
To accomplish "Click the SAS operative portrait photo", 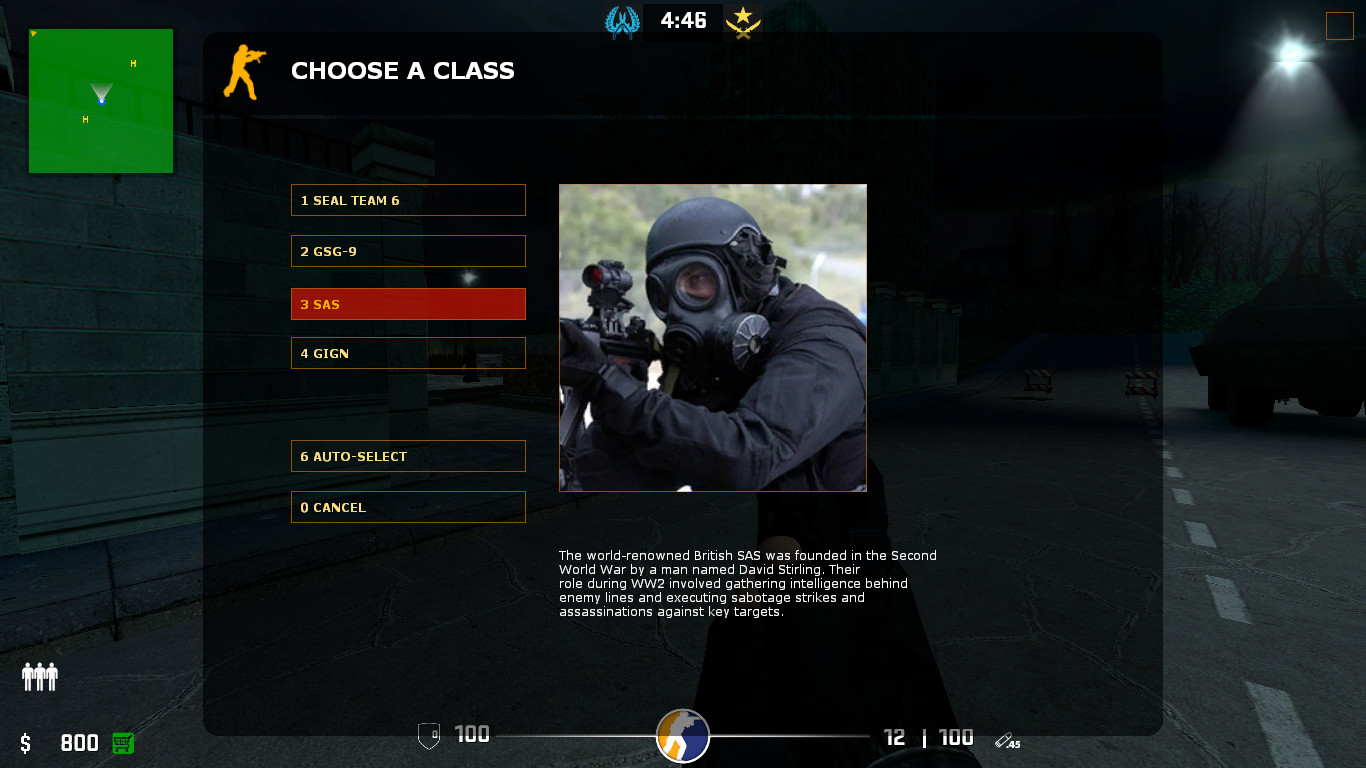I will click(x=712, y=337).
